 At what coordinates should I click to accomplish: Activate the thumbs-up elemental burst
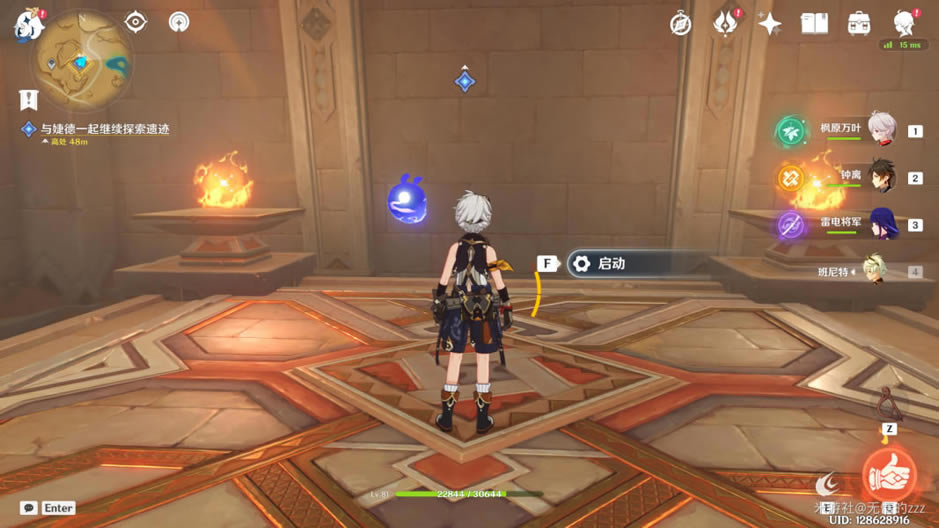pos(888,474)
